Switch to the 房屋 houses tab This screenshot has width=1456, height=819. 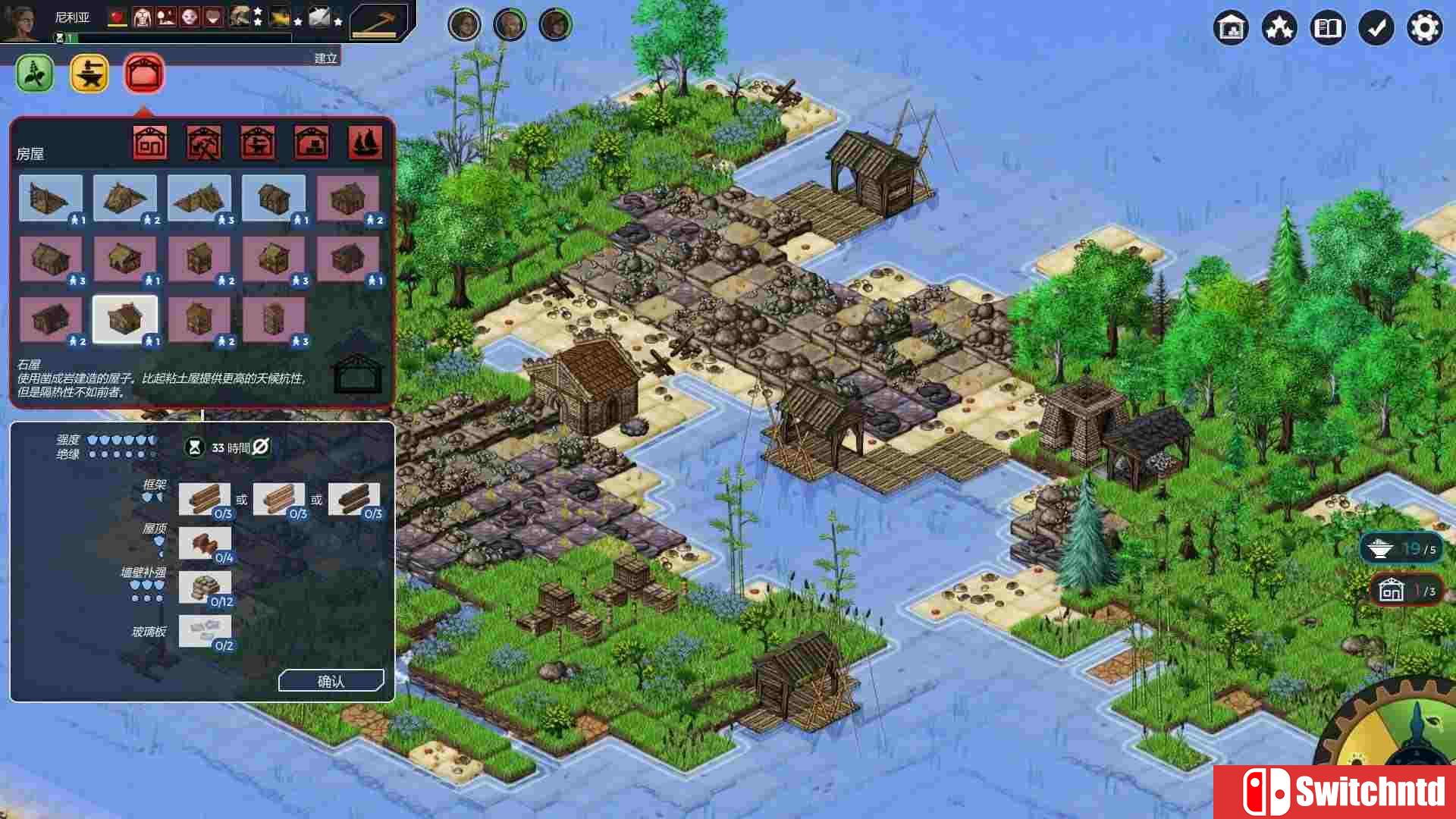pos(149,142)
